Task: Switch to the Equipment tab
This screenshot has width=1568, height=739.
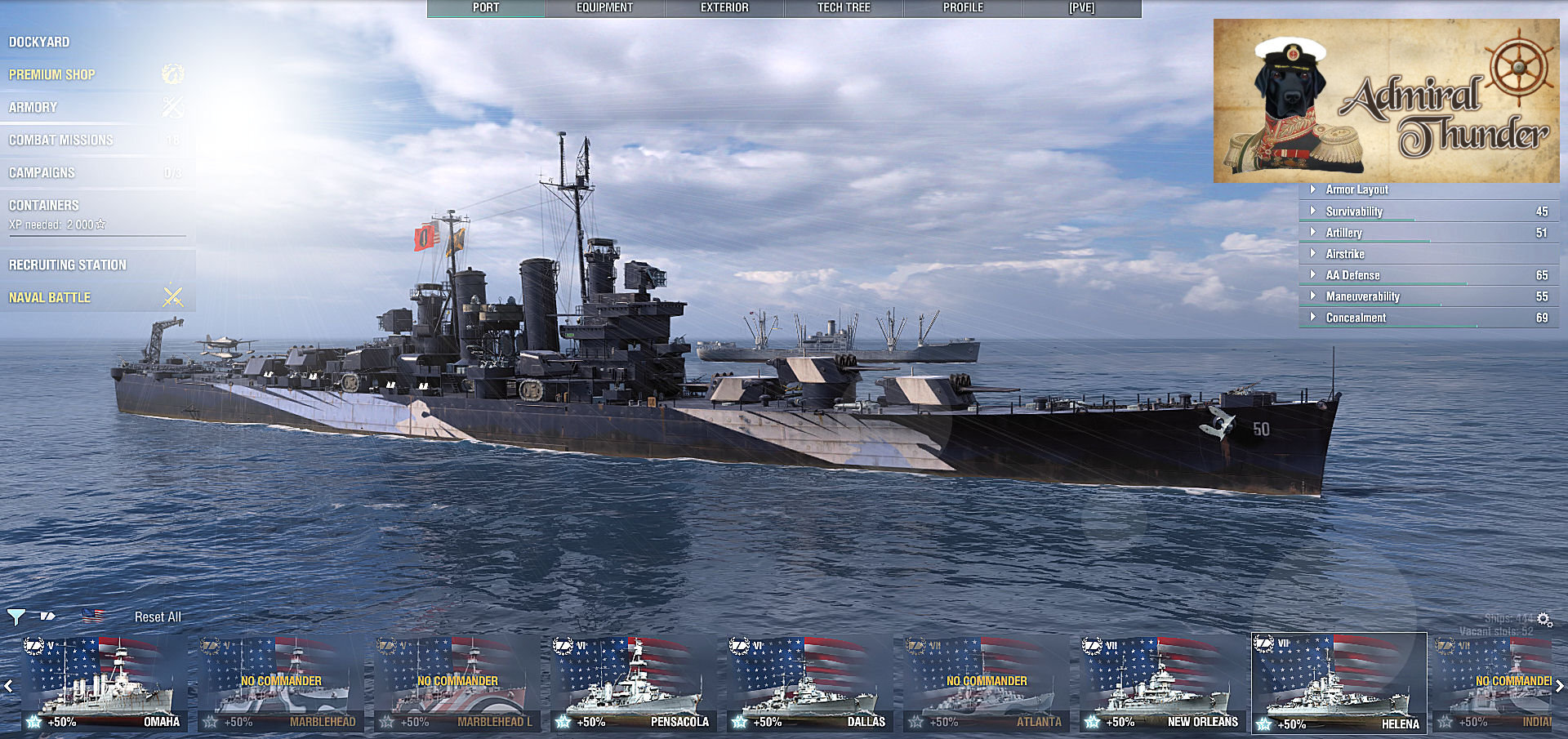Action: coord(604,8)
